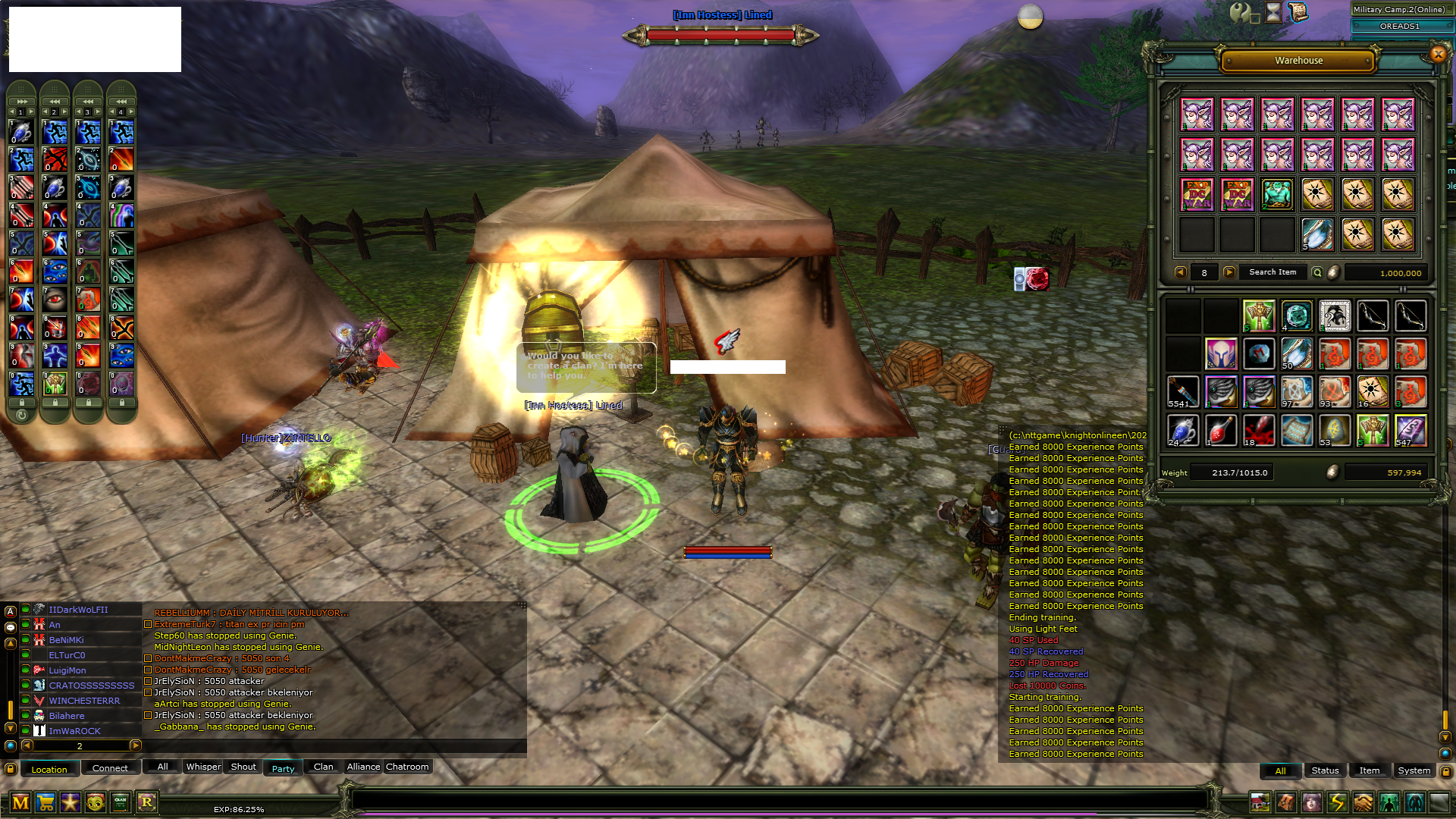Open the Chatroom tab
The height and width of the screenshot is (819, 1456).
coord(407,767)
